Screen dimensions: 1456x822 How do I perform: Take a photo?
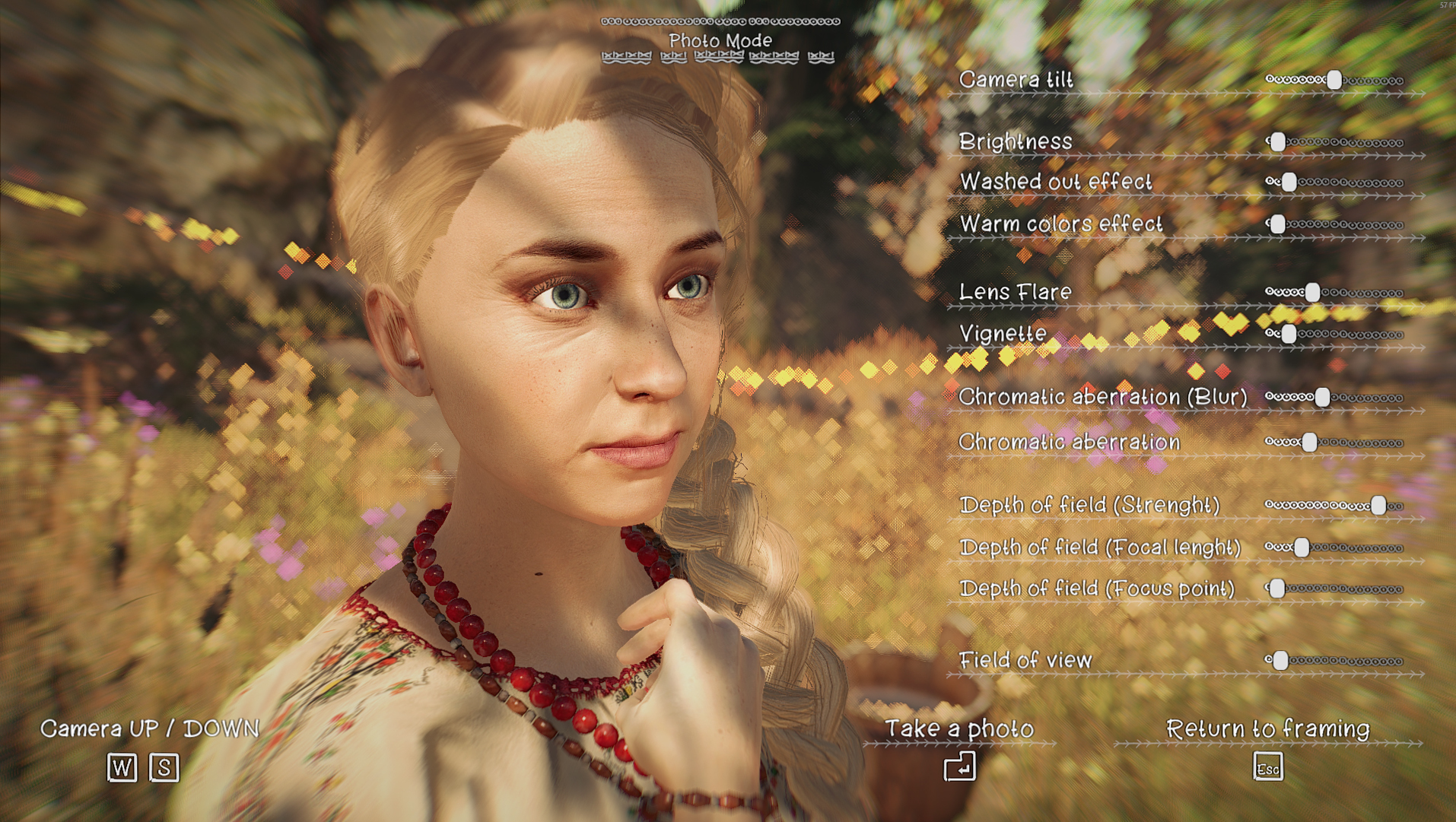pos(959,766)
